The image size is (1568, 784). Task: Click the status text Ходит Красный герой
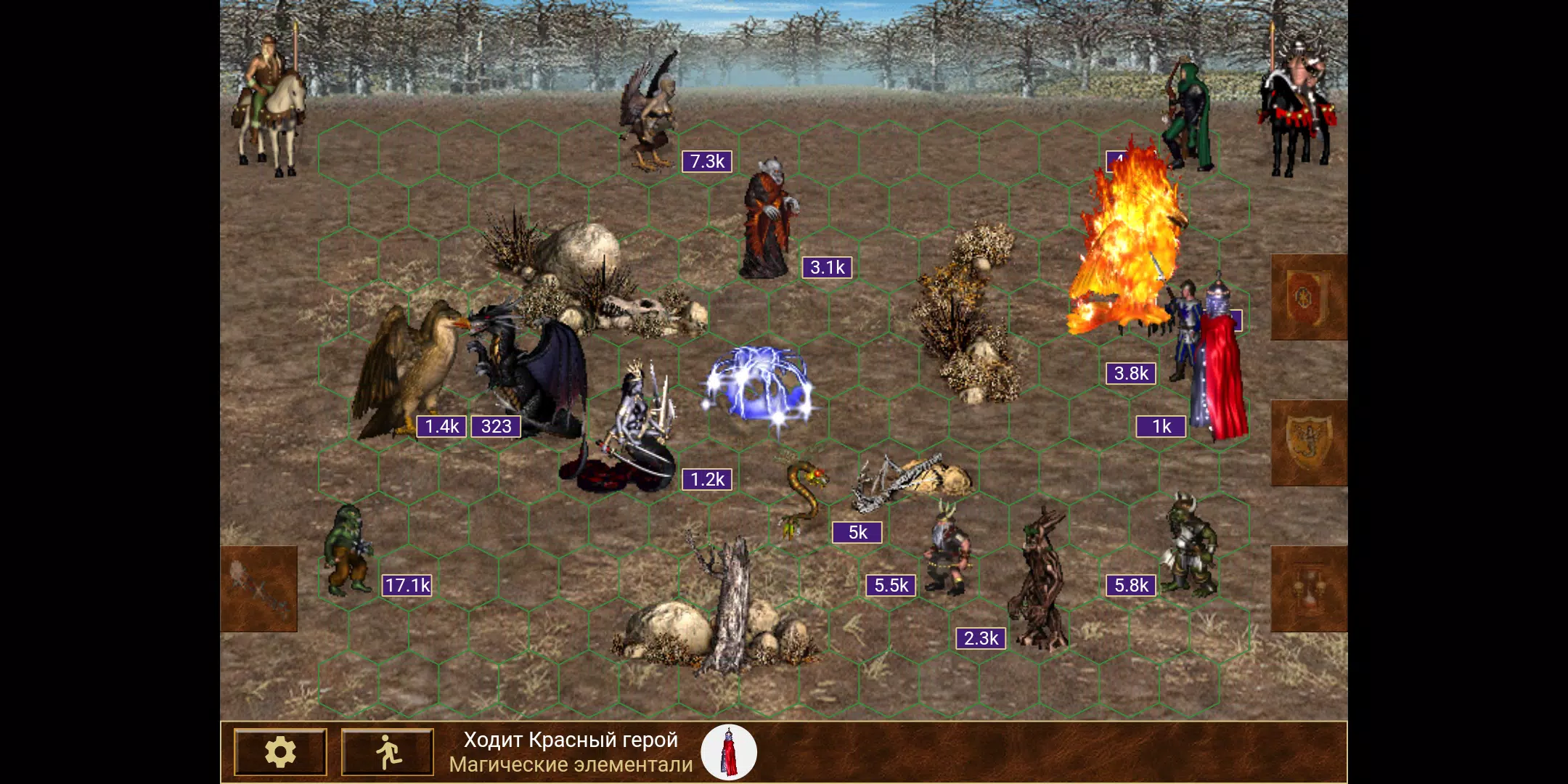(x=571, y=740)
